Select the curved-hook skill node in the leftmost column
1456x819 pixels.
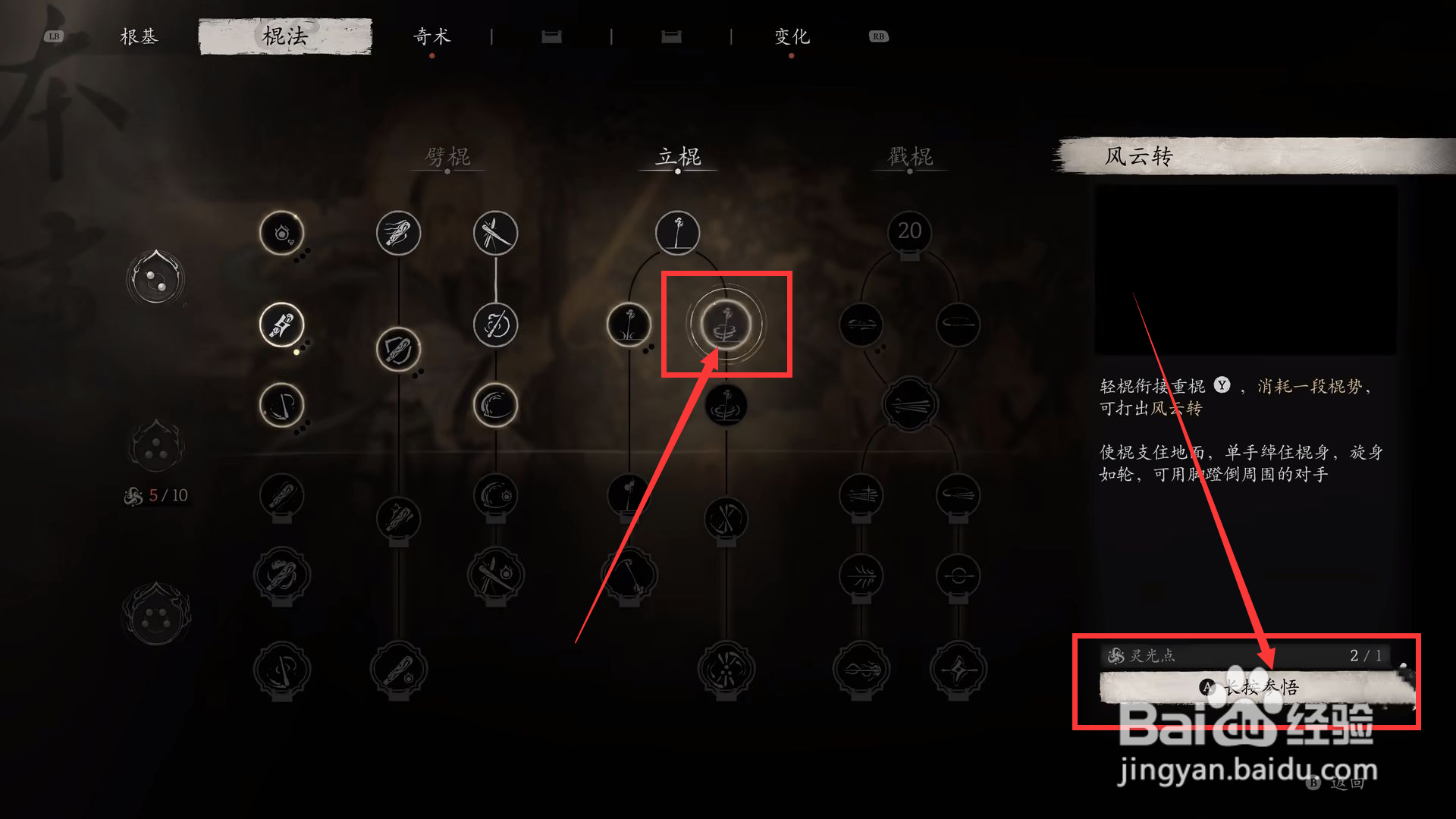[281, 405]
